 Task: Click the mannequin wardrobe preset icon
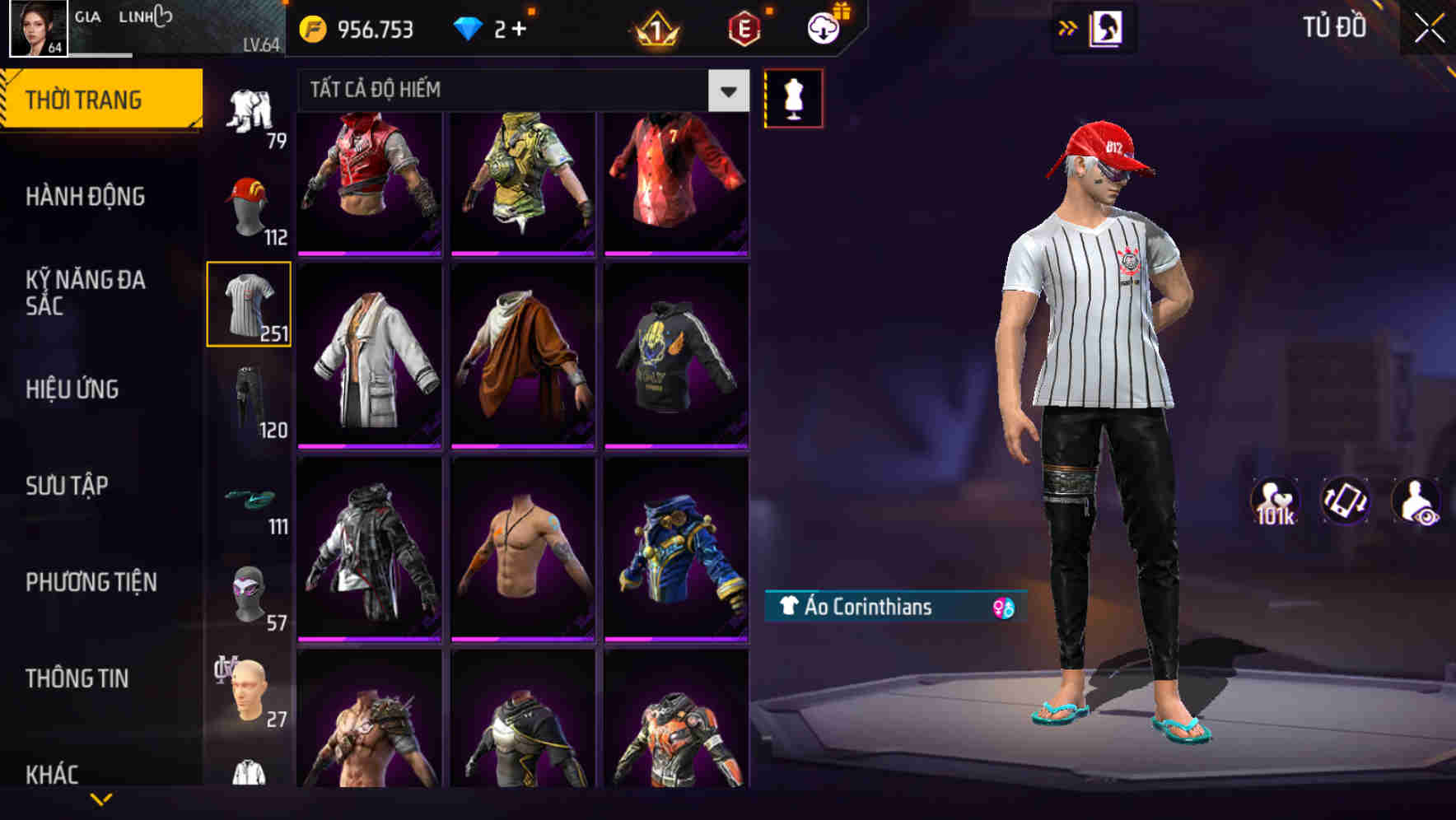pyautogui.click(x=793, y=97)
